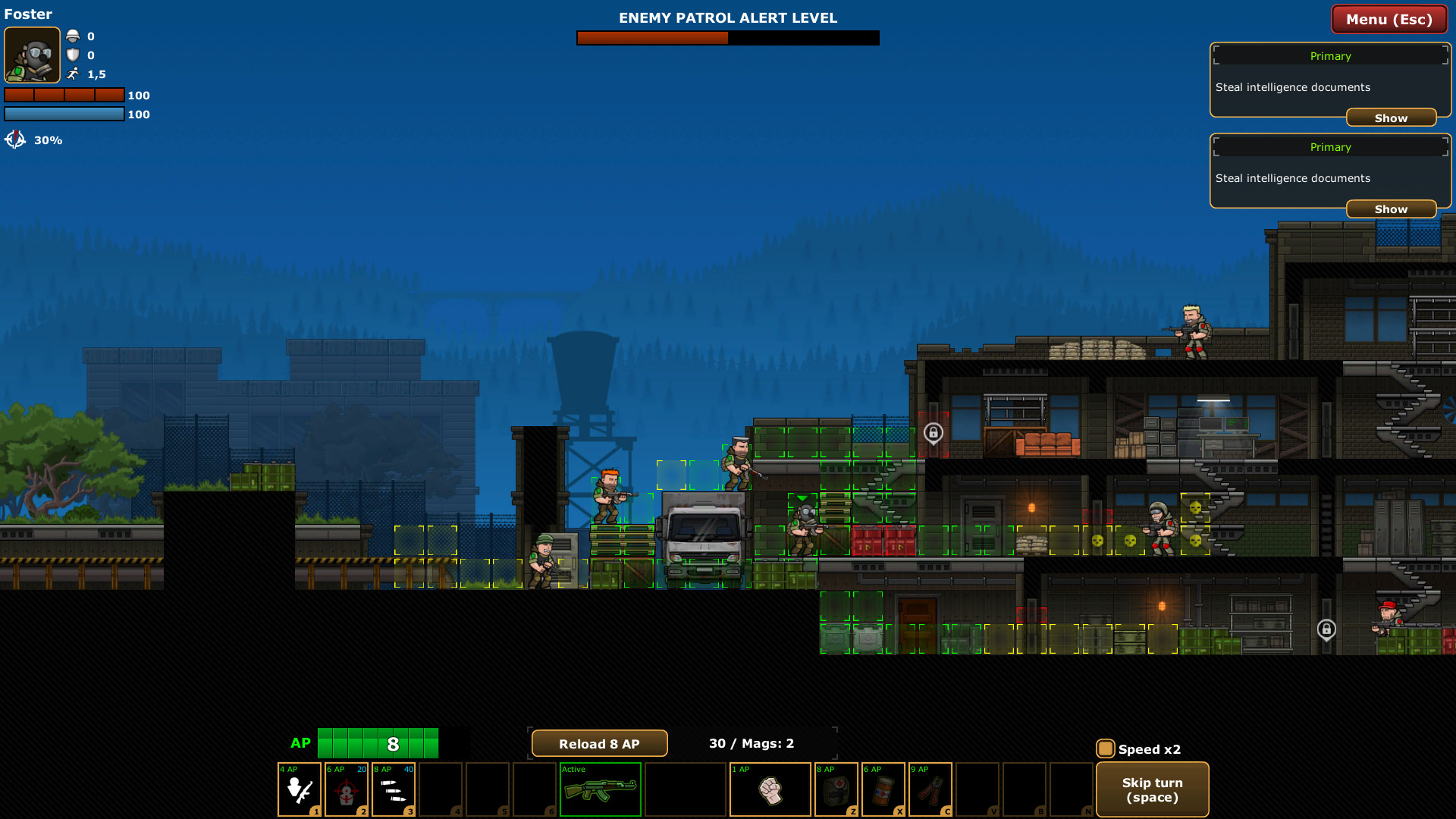
Task: Use the canned drink item in slot X
Action: point(883,789)
